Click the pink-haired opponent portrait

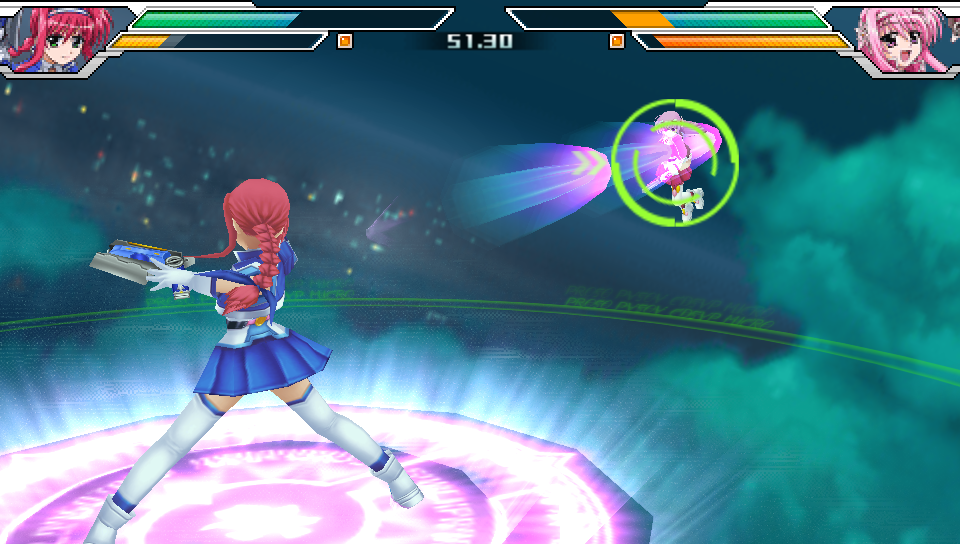903,38
